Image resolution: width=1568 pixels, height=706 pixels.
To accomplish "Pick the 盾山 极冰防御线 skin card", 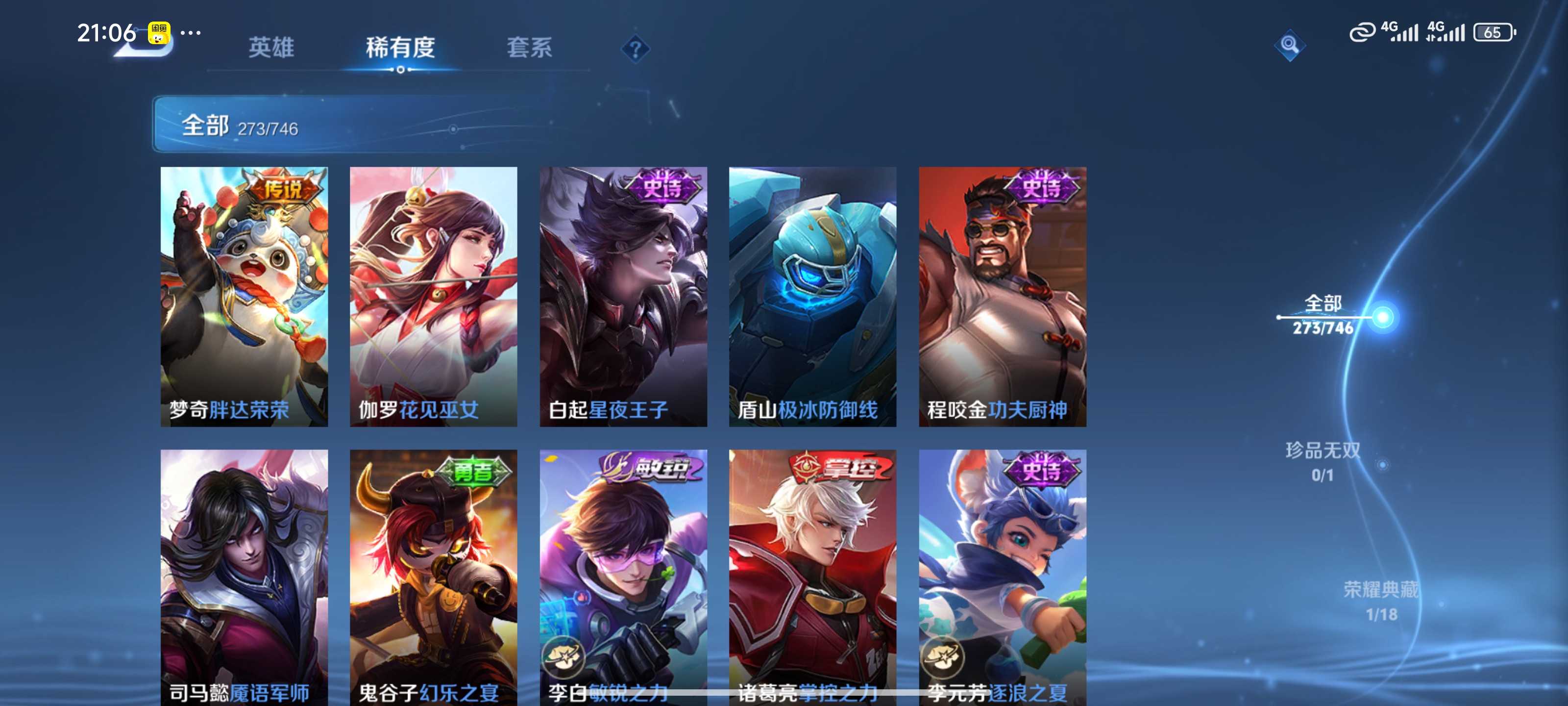I will tap(812, 296).
